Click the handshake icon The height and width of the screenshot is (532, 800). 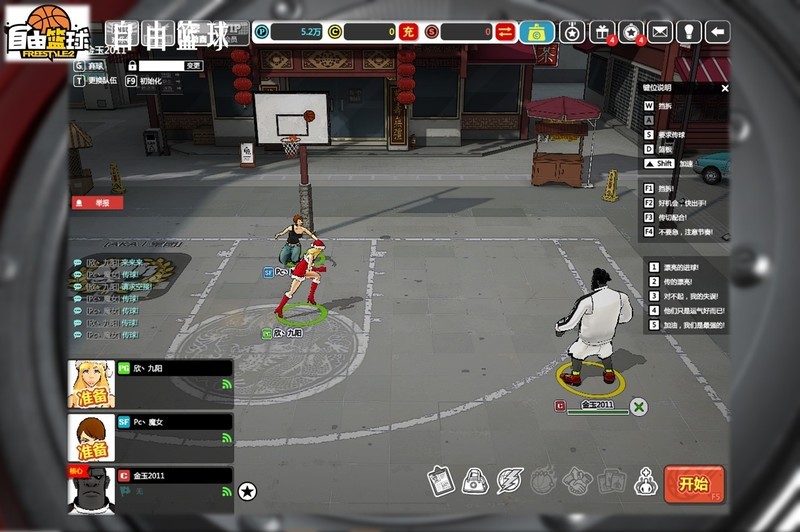[x=577, y=481]
